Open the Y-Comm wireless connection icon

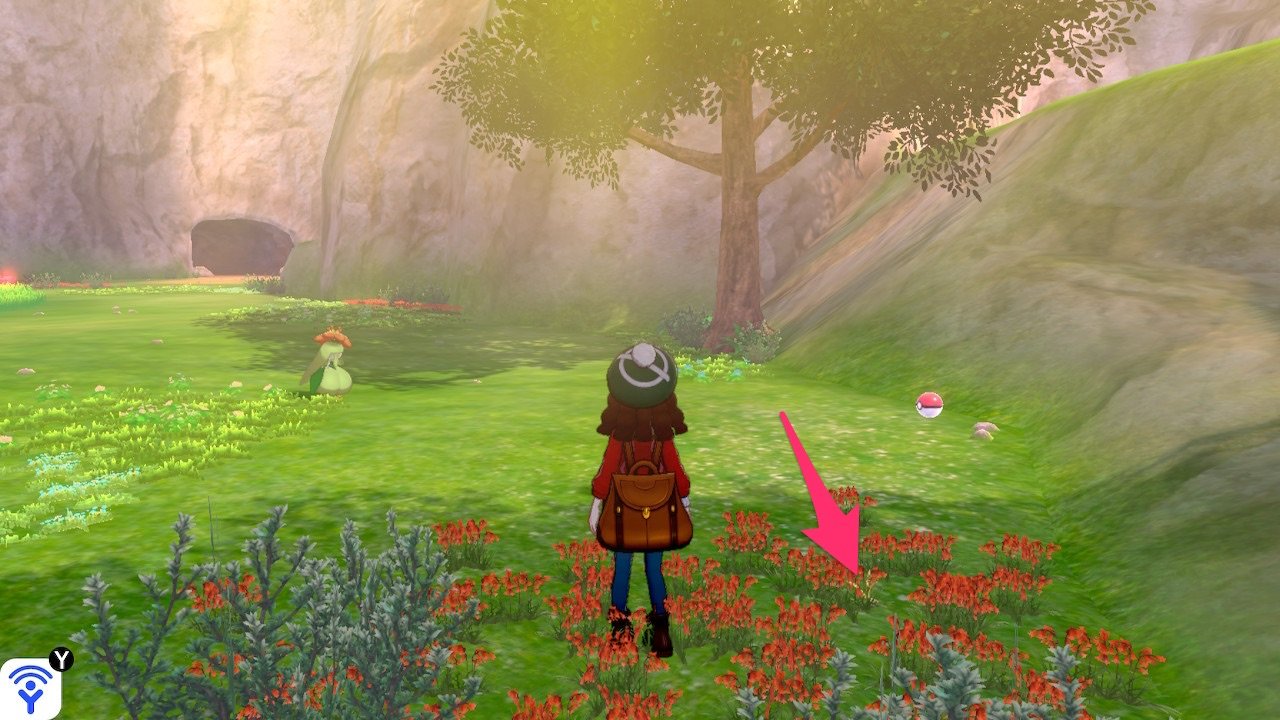point(30,687)
